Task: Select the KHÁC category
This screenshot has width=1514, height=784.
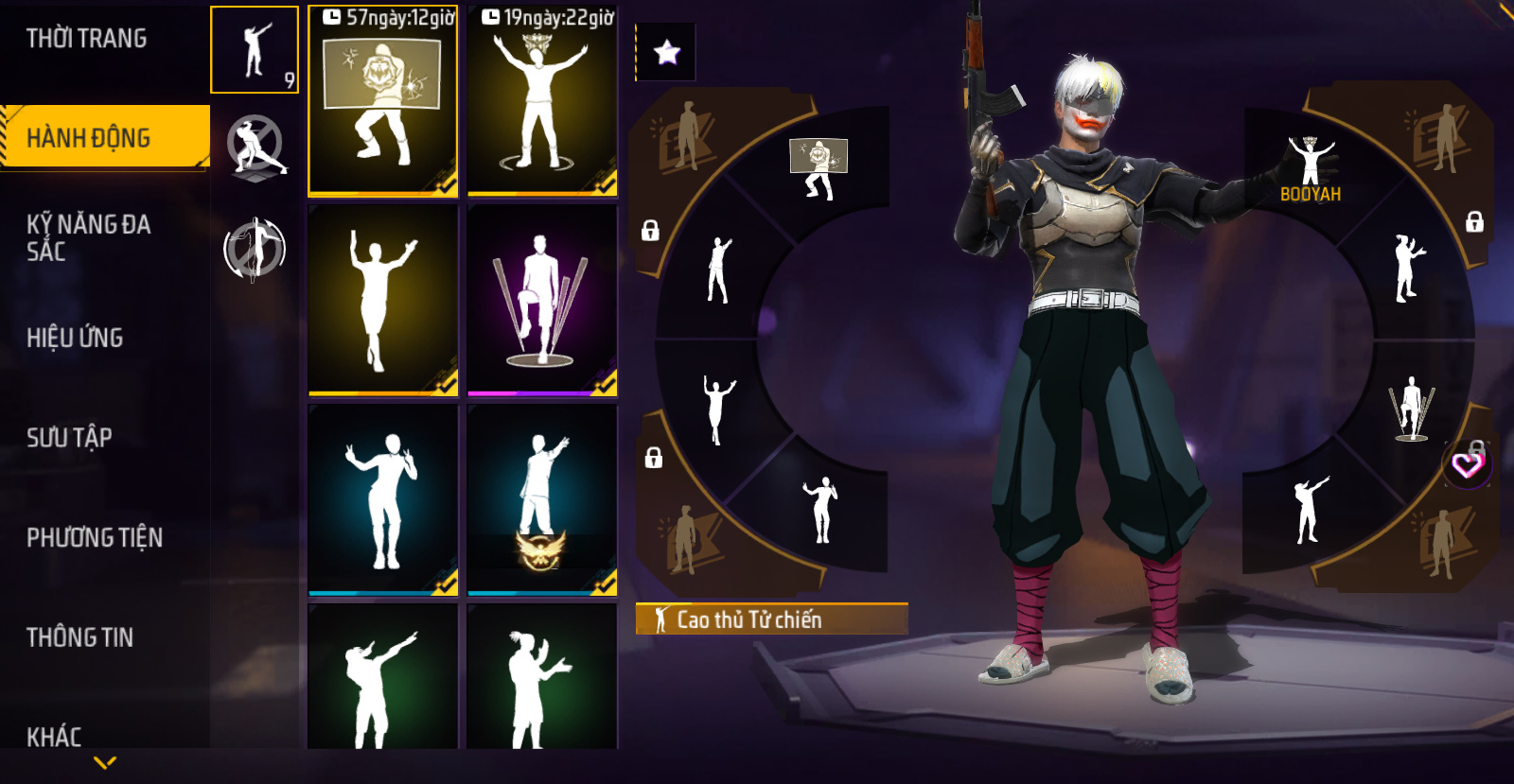Action: (54, 736)
